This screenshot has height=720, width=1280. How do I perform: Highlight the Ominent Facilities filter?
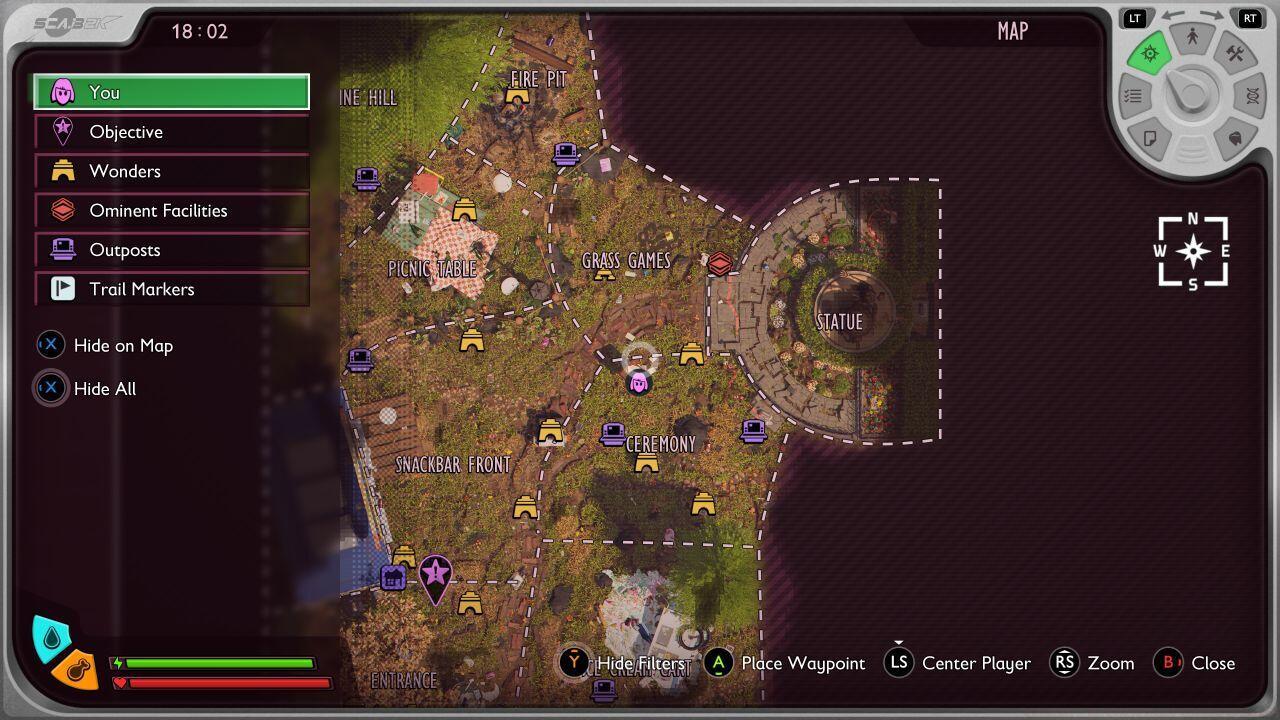pyautogui.click(x=171, y=210)
